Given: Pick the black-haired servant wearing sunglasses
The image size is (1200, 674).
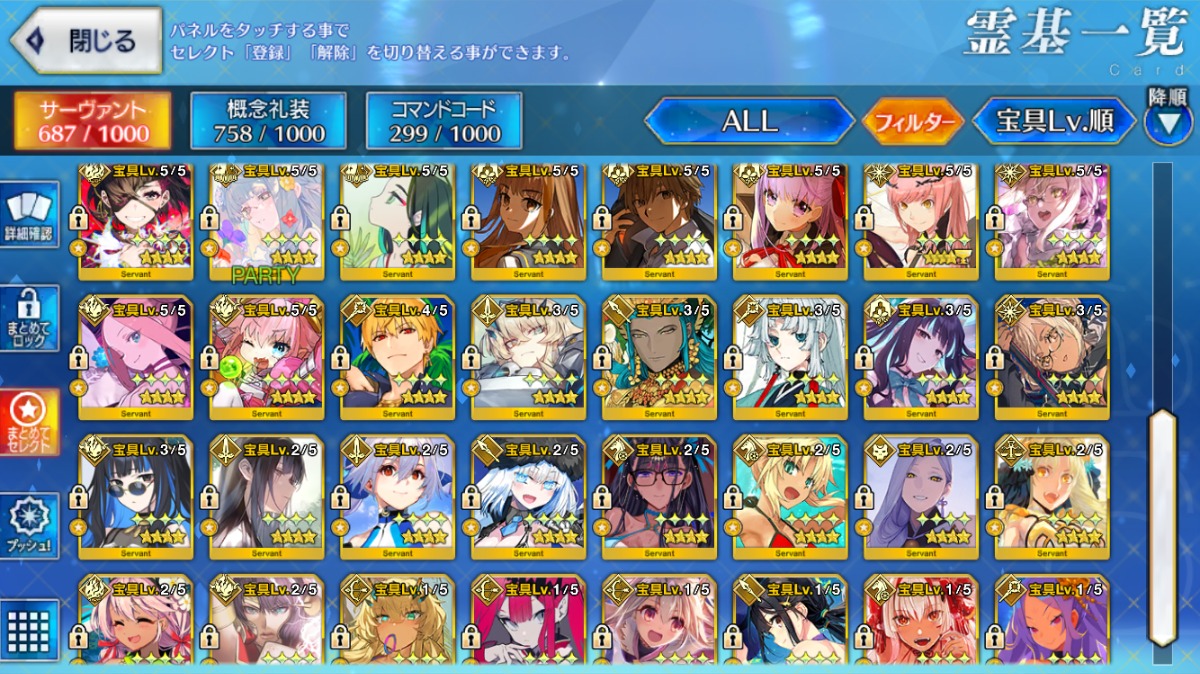Looking at the screenshot, I should pos(135,497).
